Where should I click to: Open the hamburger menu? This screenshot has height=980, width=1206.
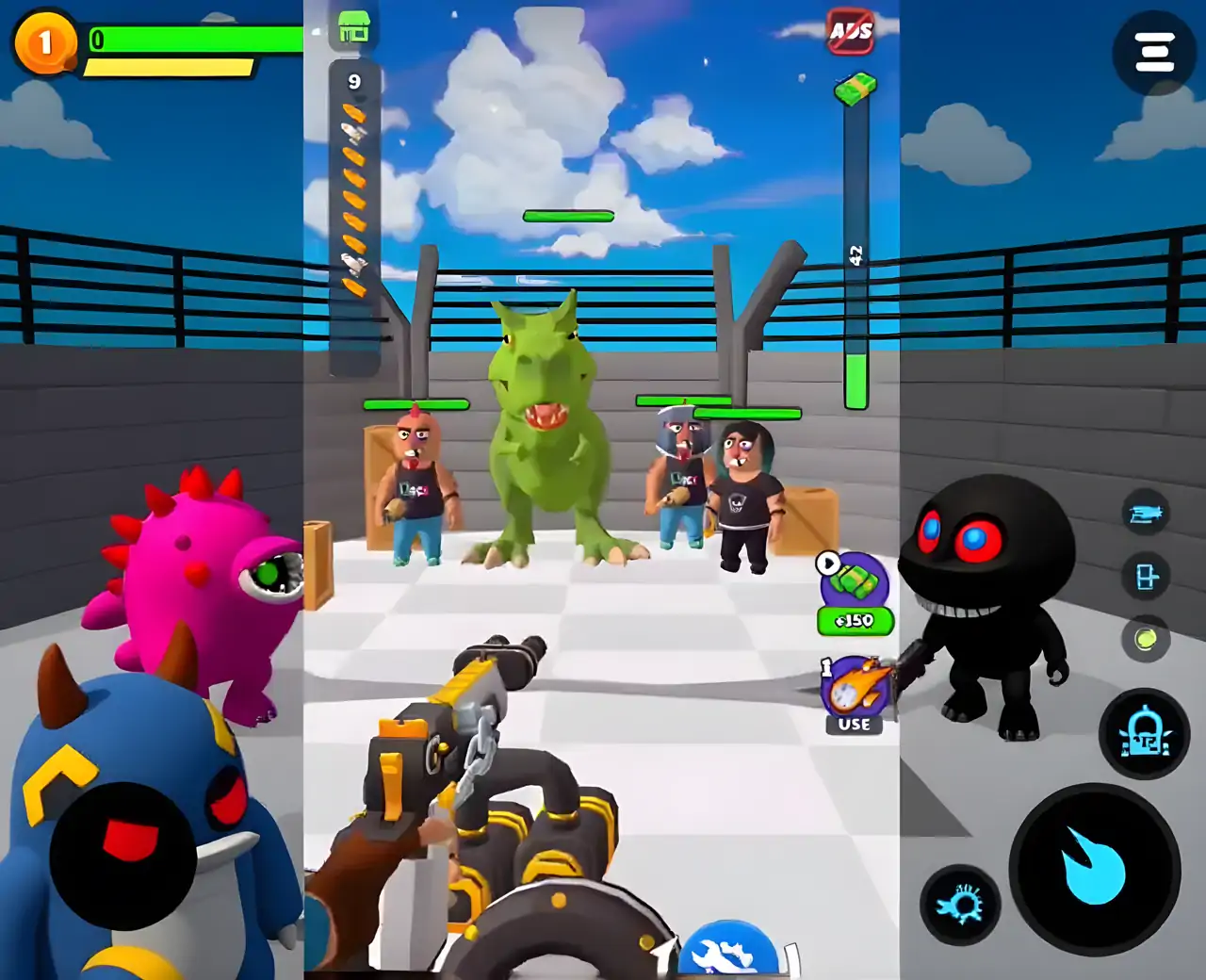click(1154, 53)
